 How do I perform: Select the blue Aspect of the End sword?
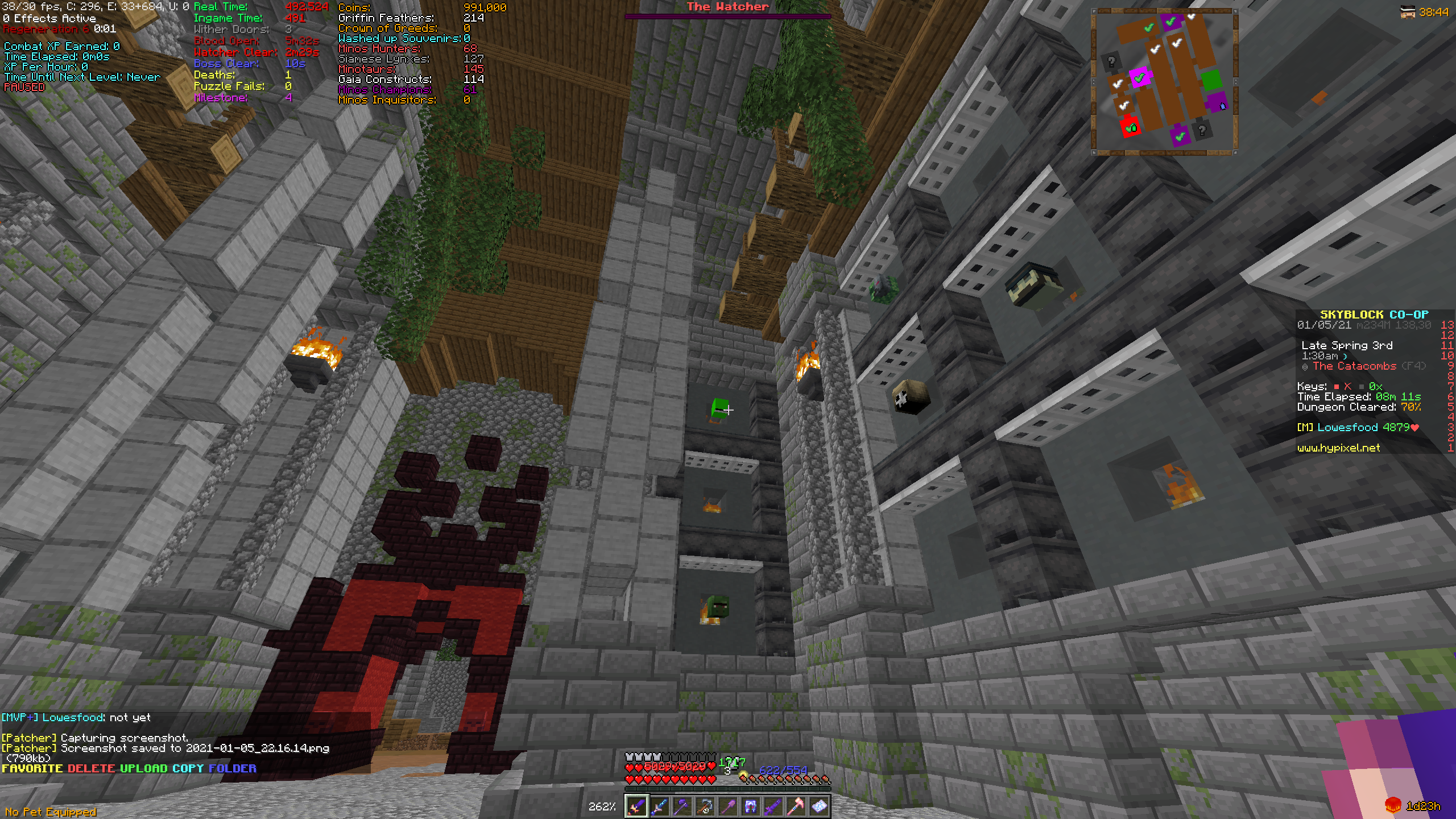pyautogui.click(x=660, y=805)
